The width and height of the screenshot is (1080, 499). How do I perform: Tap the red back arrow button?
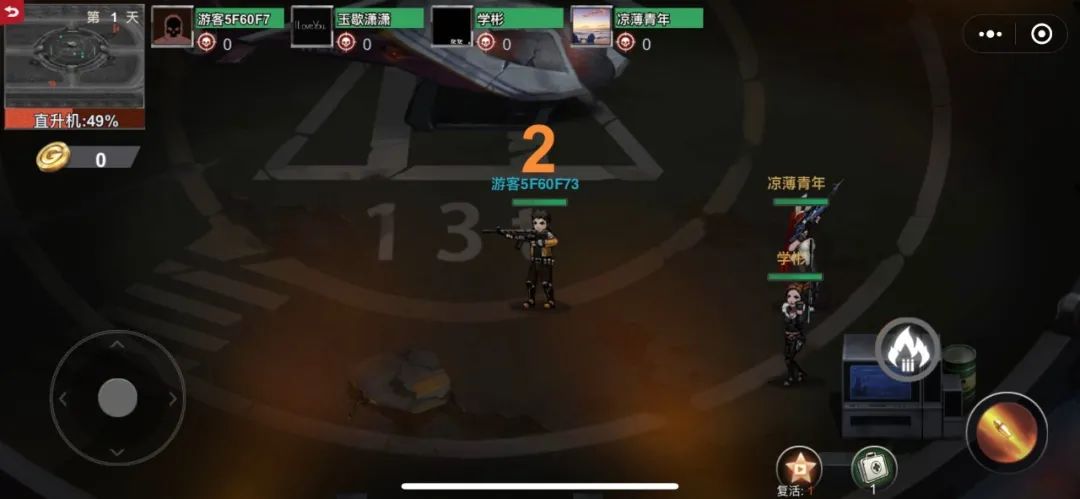[13, 10]
